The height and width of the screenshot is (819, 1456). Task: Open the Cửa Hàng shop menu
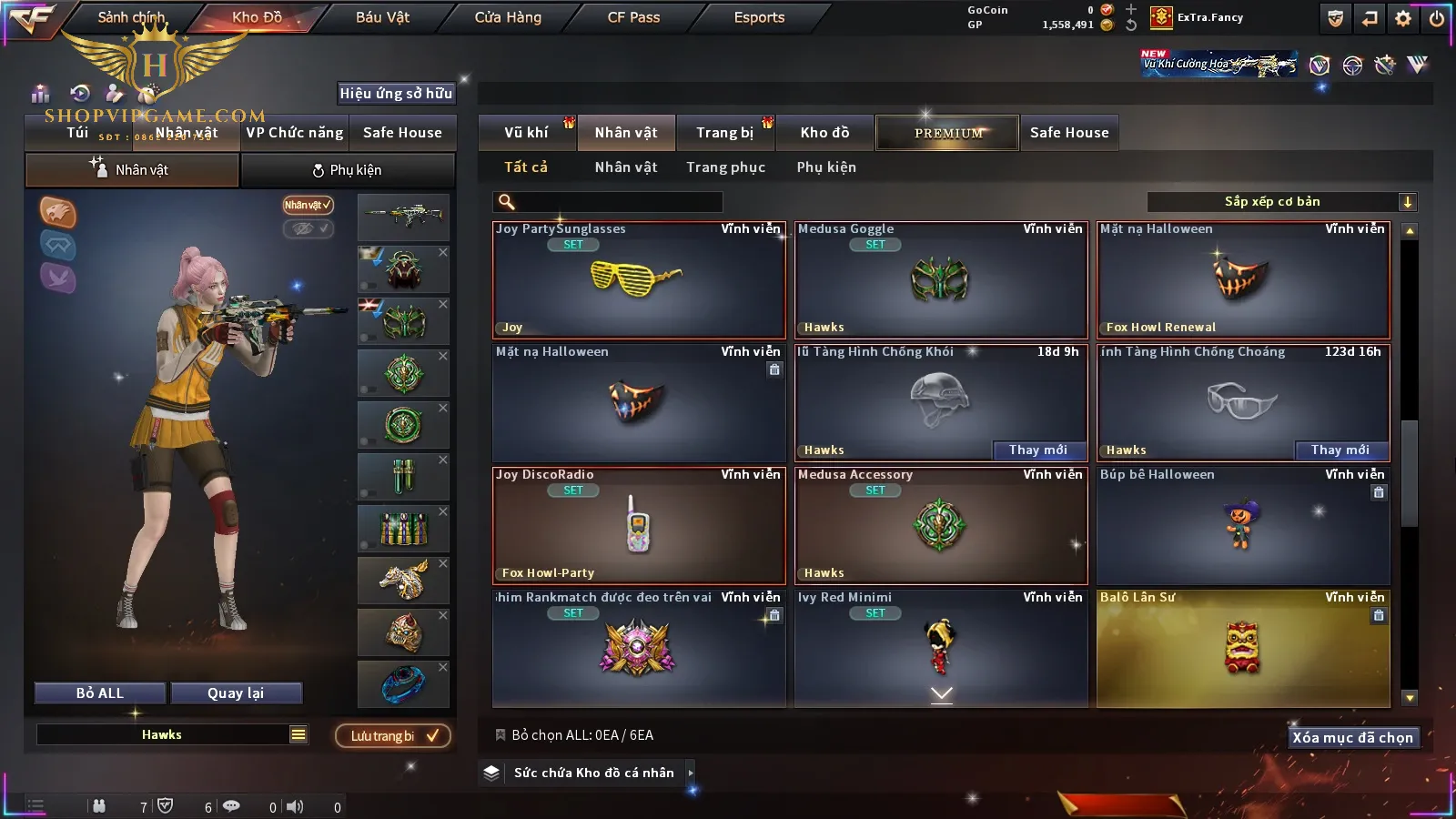[508, 17]
